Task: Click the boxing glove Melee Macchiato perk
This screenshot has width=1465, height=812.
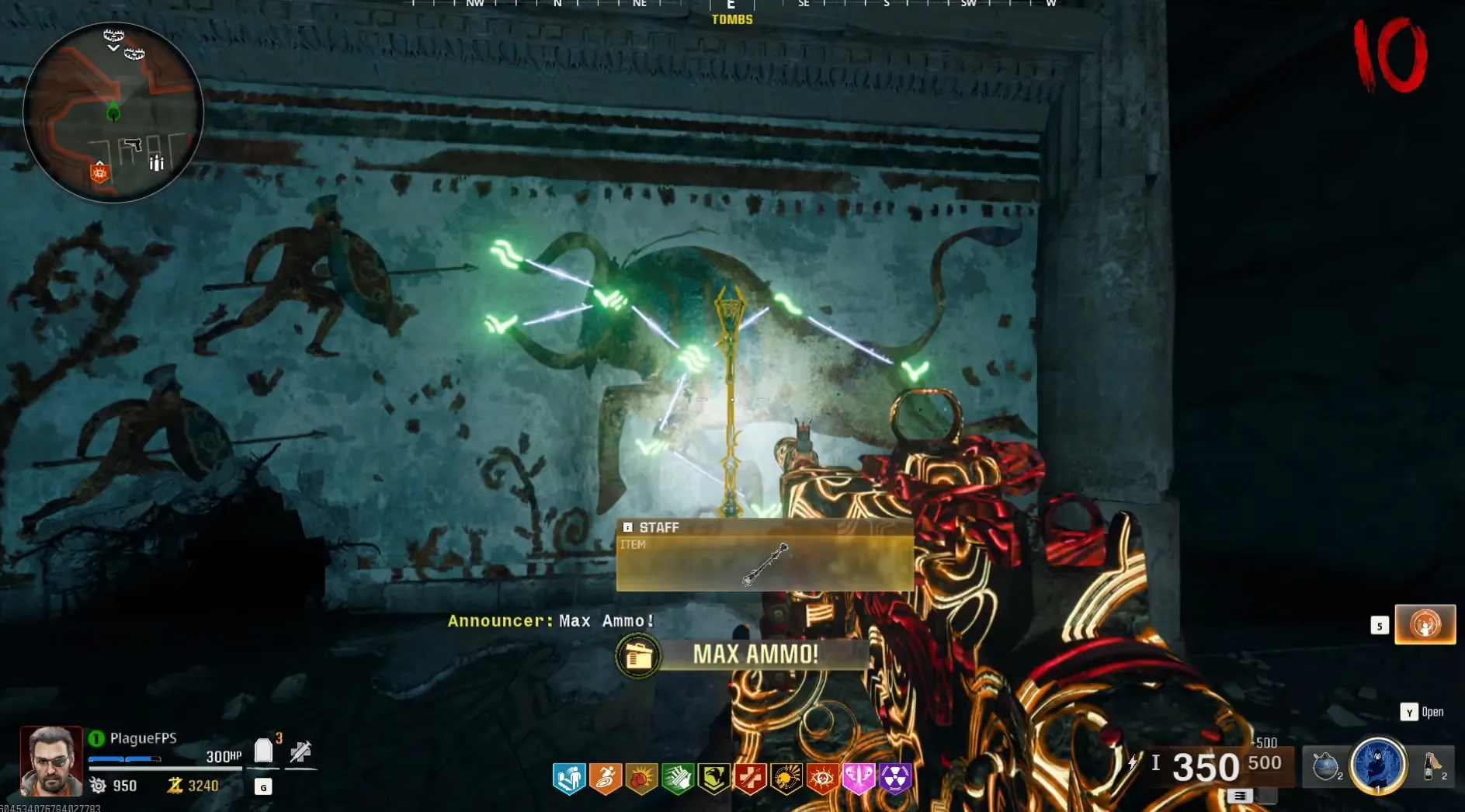Action: click(641, 778)
